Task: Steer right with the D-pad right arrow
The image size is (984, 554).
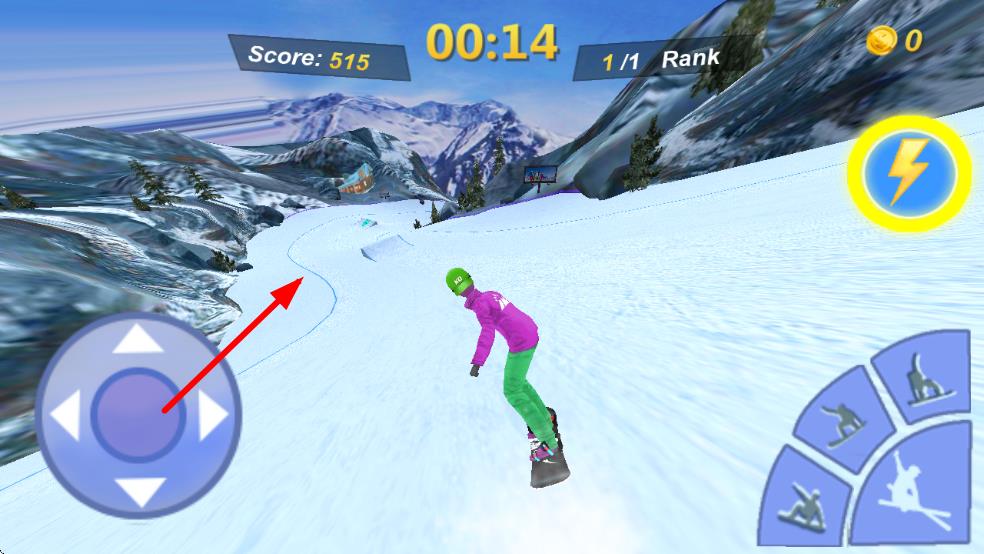Action: (212, 416)
